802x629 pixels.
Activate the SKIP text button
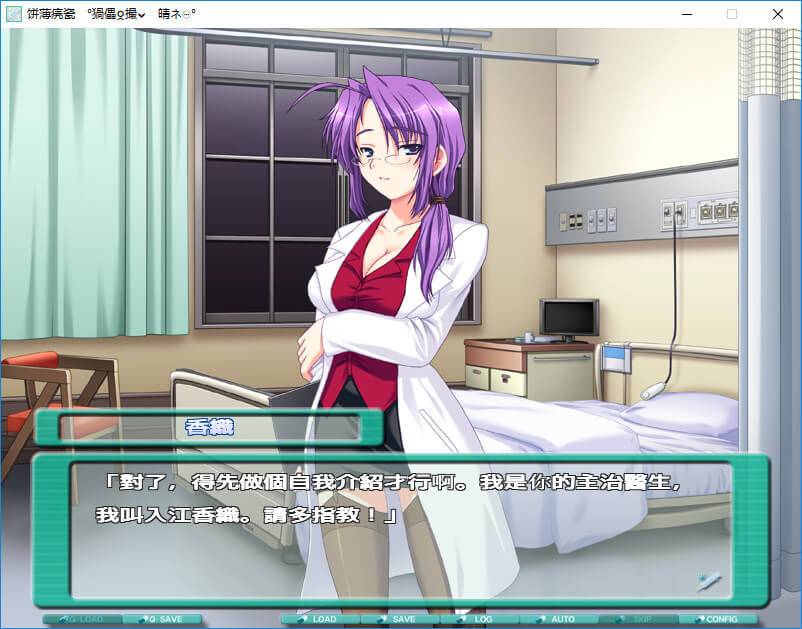pos(637,620)
